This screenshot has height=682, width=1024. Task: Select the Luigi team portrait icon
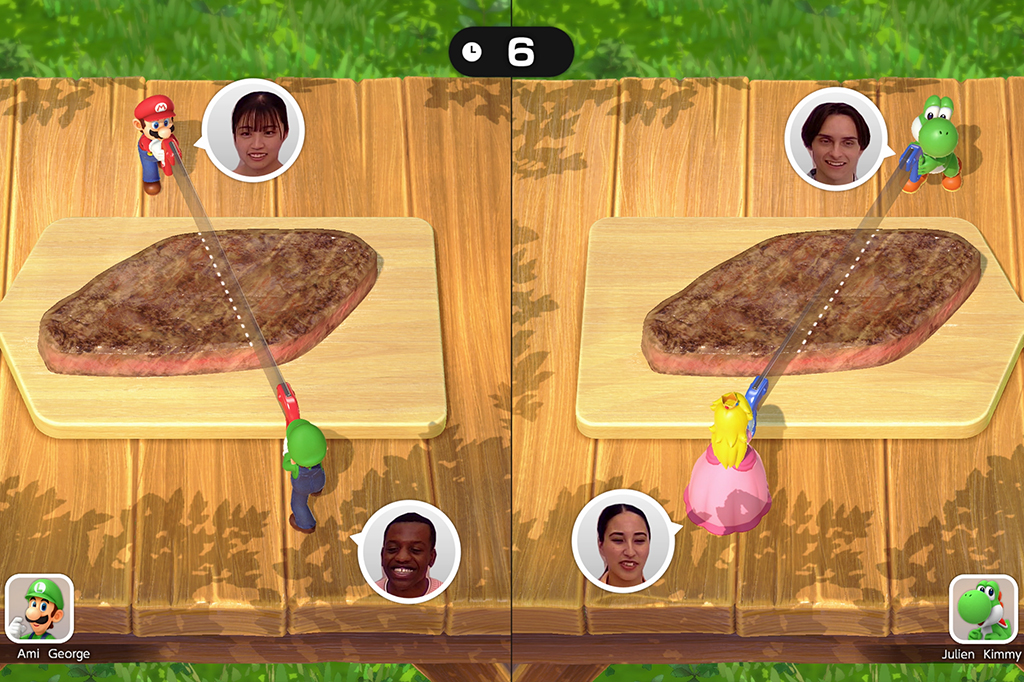(39, 608)
